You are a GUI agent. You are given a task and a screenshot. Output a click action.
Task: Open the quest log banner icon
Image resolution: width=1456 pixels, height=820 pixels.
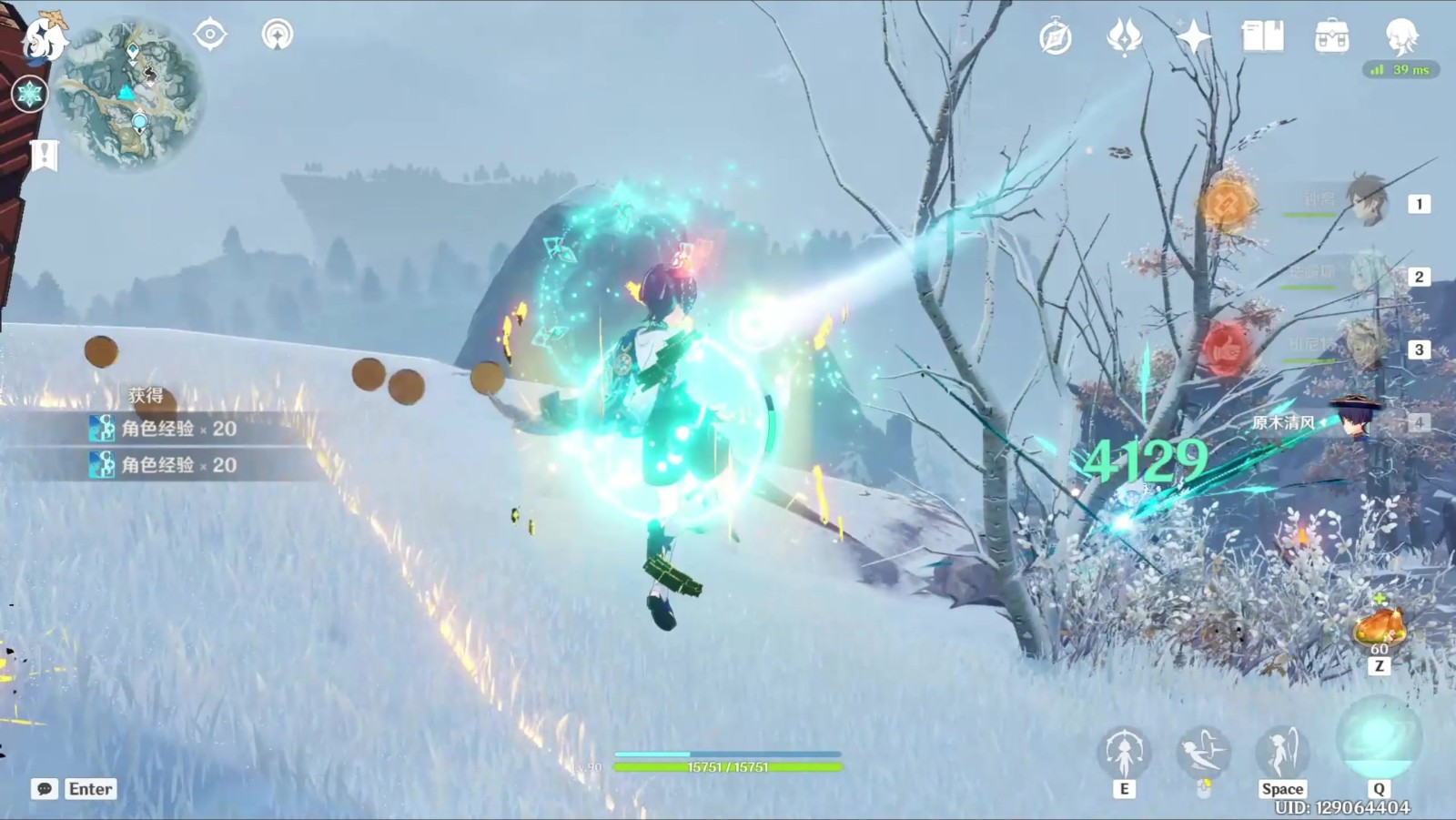[44, 155]
